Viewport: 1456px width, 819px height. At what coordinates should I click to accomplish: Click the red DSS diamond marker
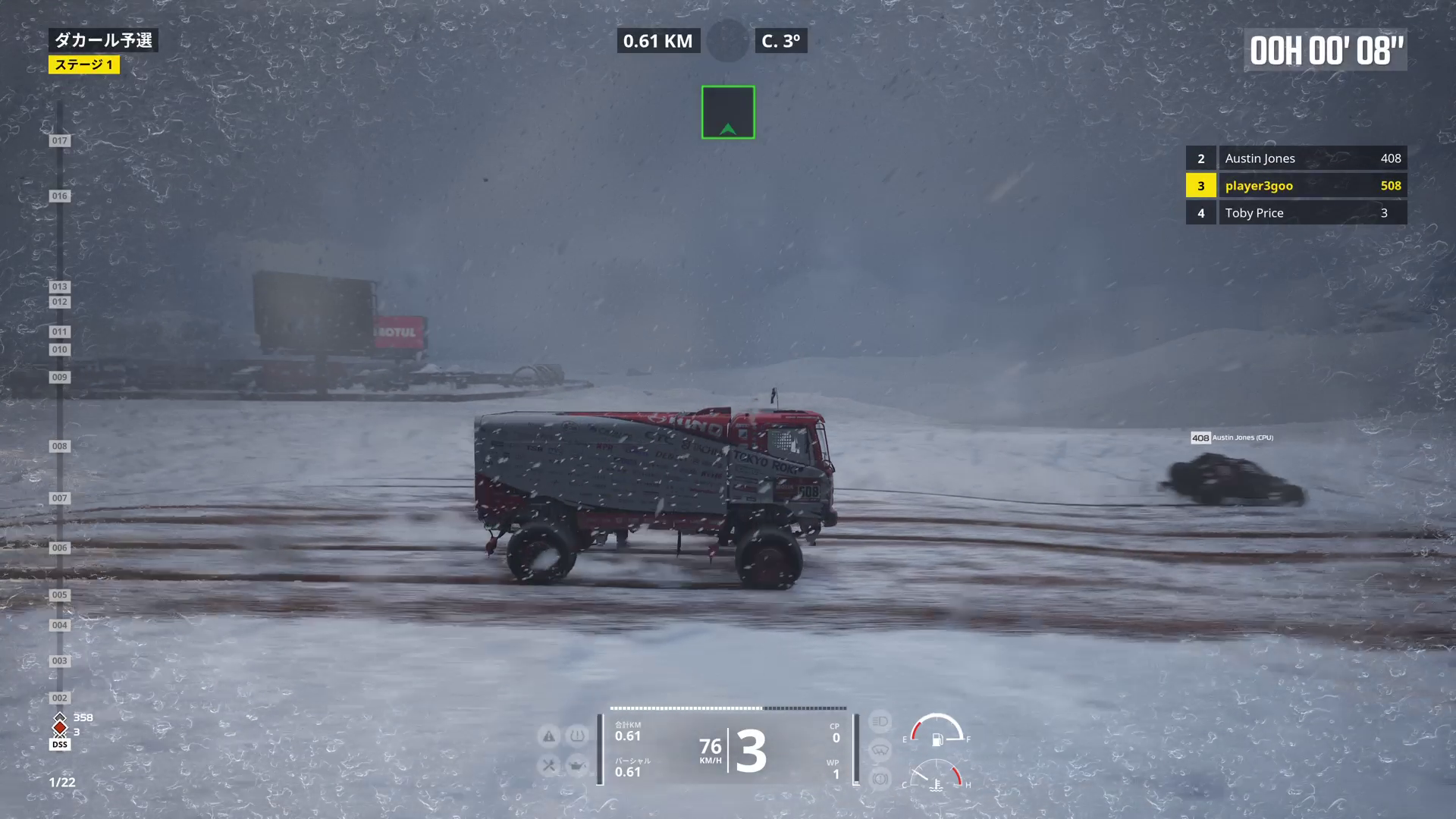(x=59, y=729)
